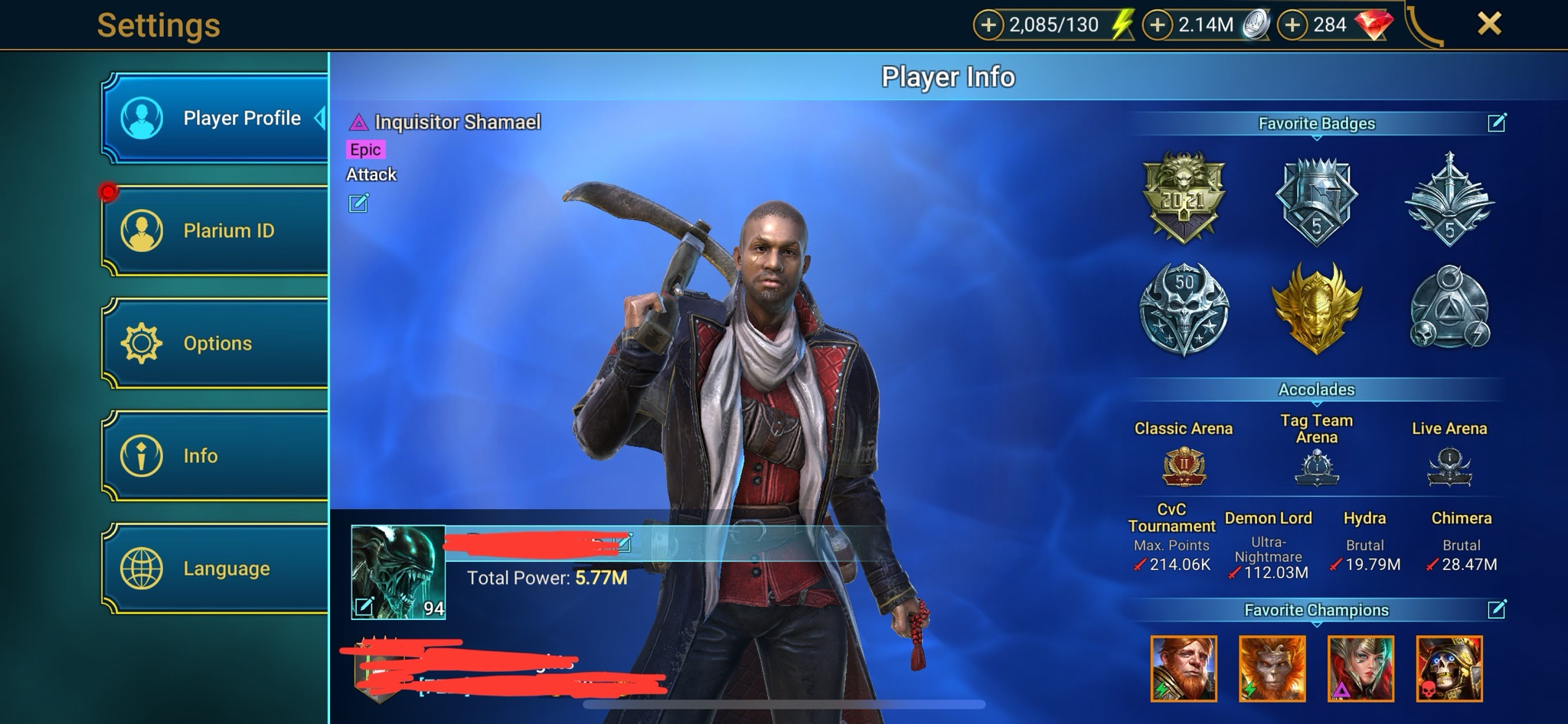Choose the red-bearded champion portrait

[x=1184, y=668]
